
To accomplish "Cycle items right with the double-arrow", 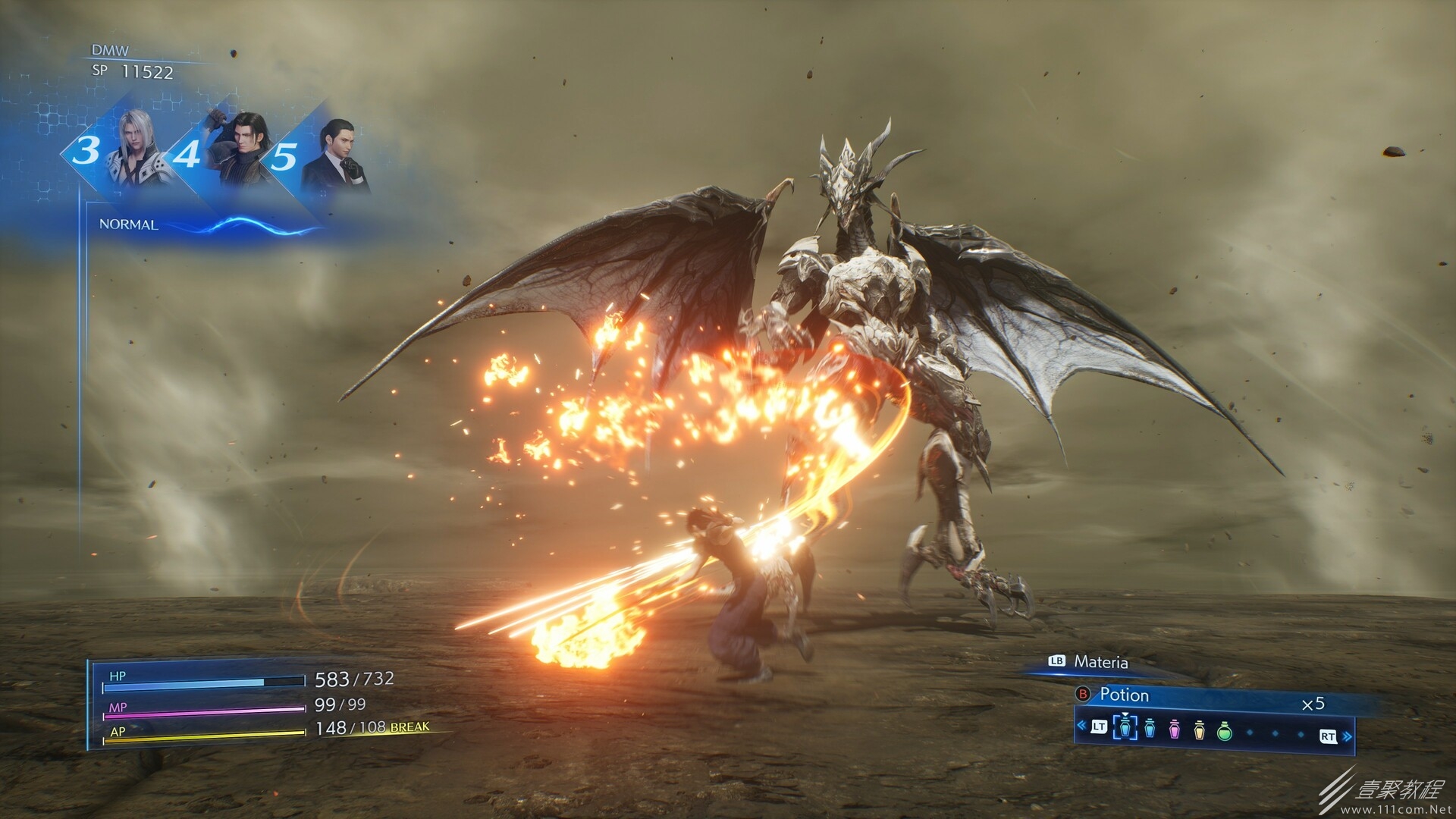I will [x=1347, y=736].
